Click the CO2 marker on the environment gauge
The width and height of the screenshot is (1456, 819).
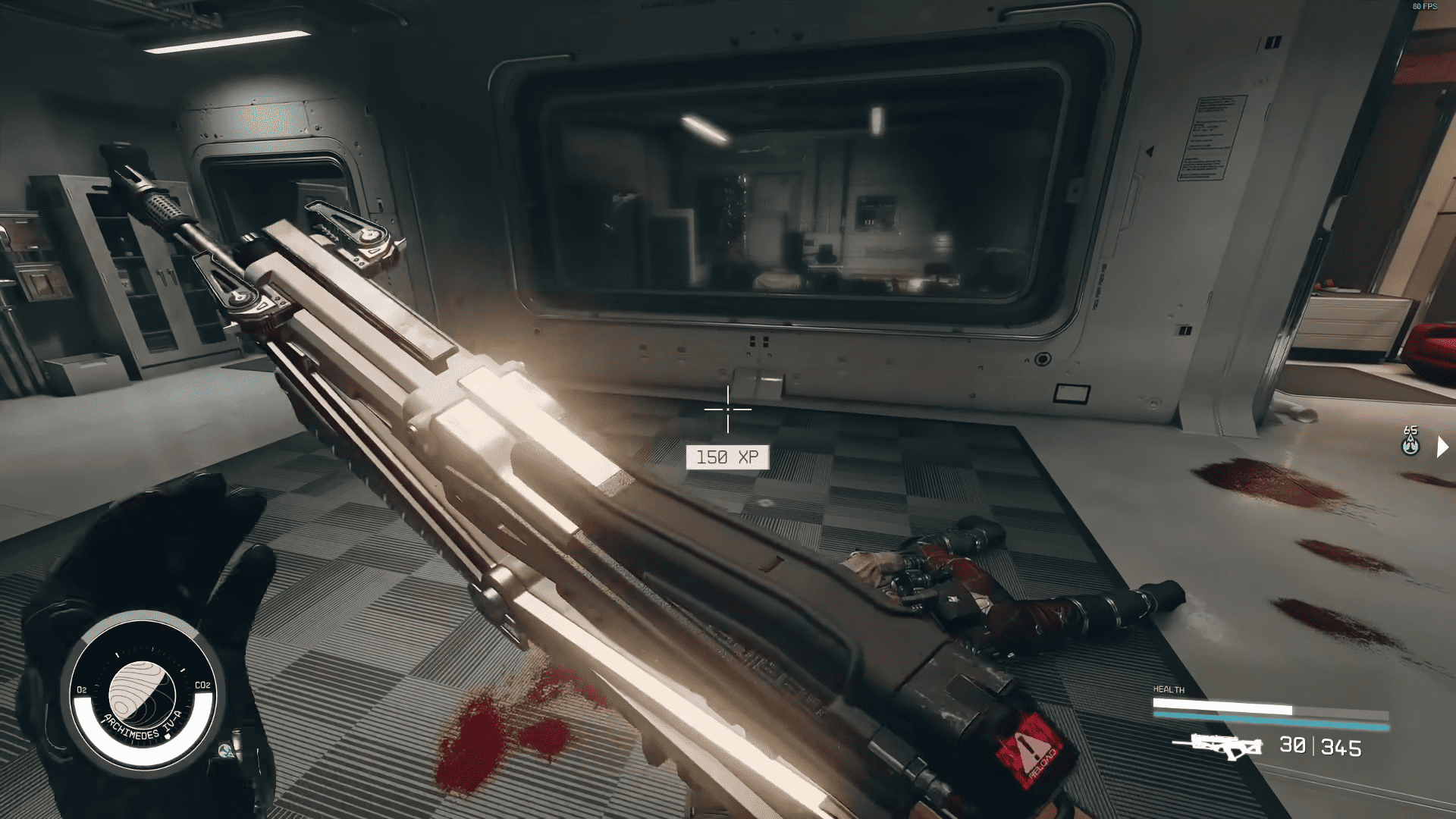click(x=203, y=686)
